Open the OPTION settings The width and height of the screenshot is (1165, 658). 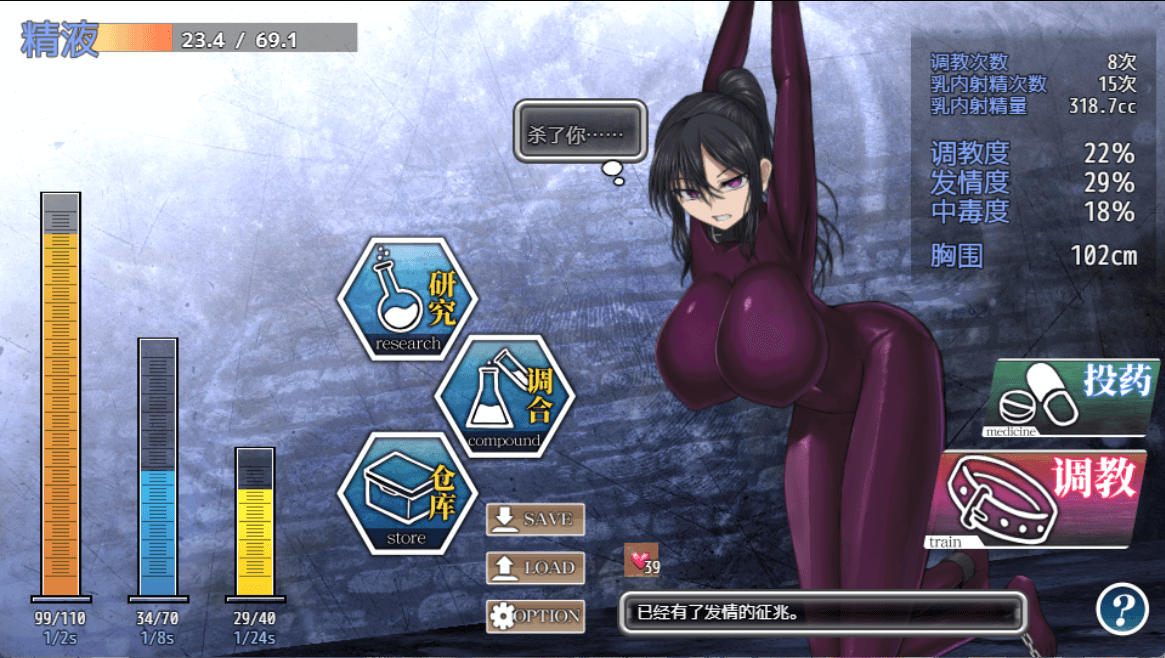pyautogui.click(x=535, y=616)
